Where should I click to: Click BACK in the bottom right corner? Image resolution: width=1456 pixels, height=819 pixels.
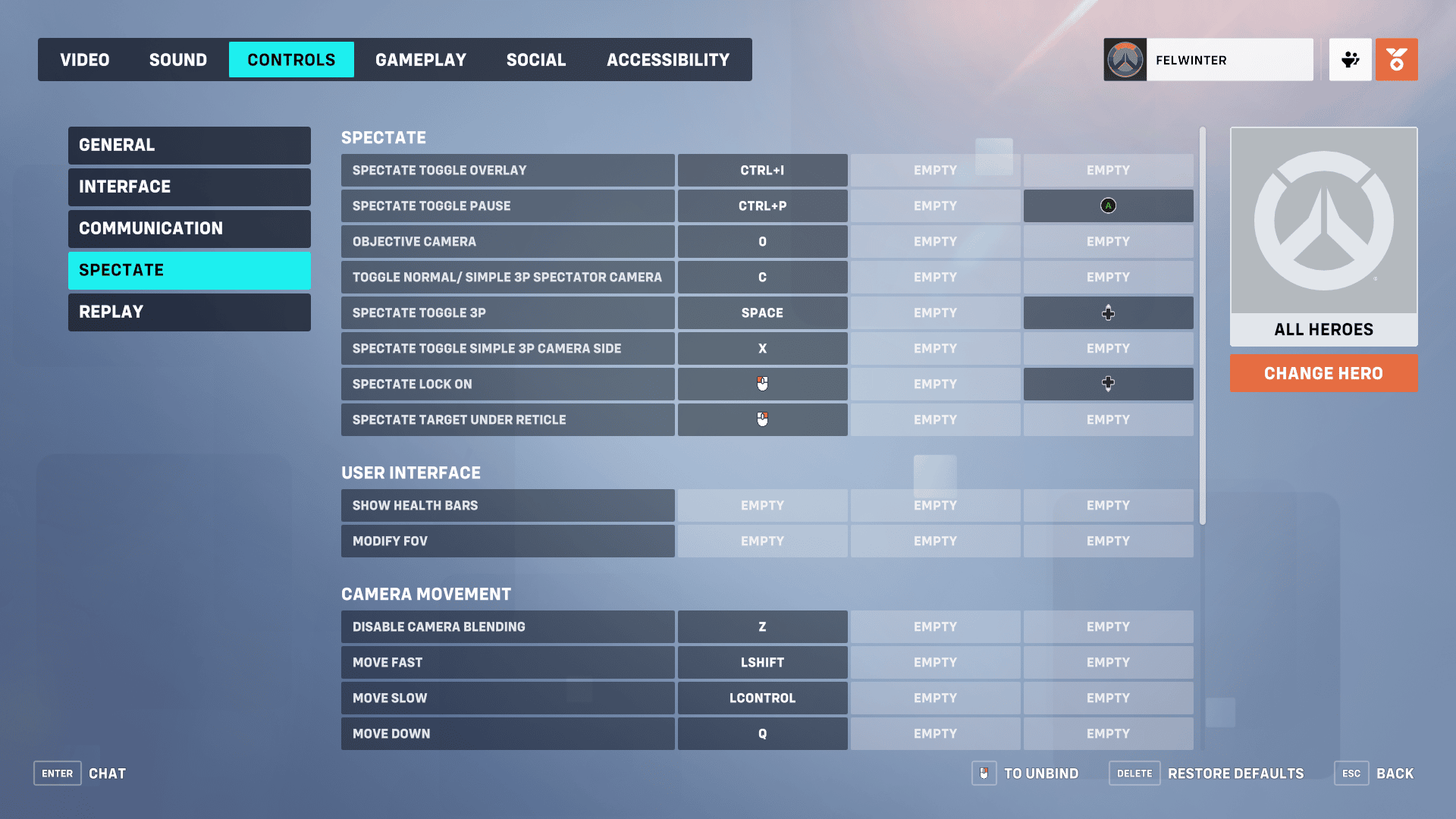(x=1395, y=773)
